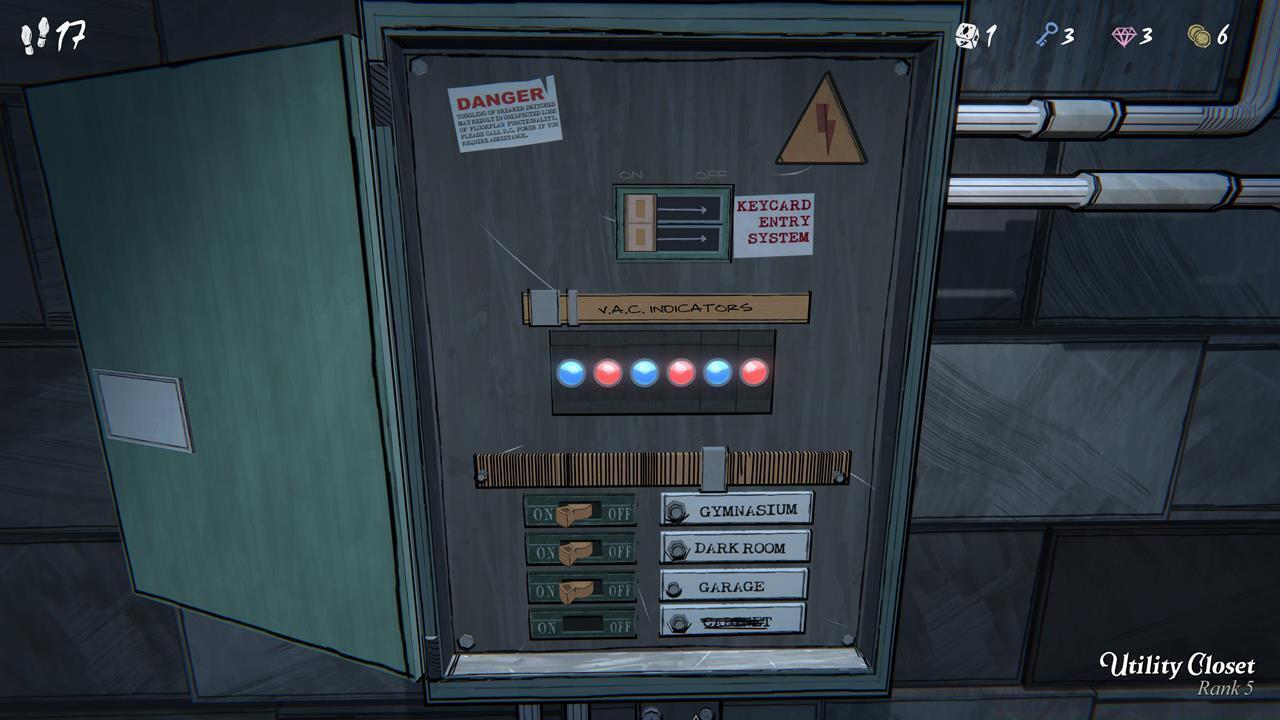Click the Gymnasium name plate

737,510
